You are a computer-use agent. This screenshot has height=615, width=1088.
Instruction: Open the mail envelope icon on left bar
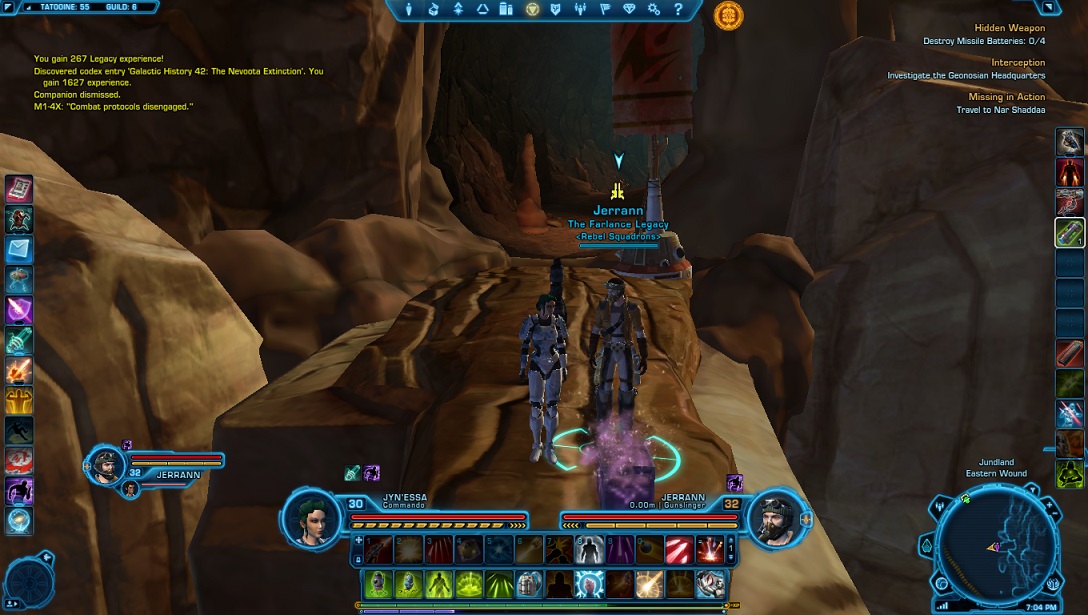pyautogui.click(x=19, y=249)
